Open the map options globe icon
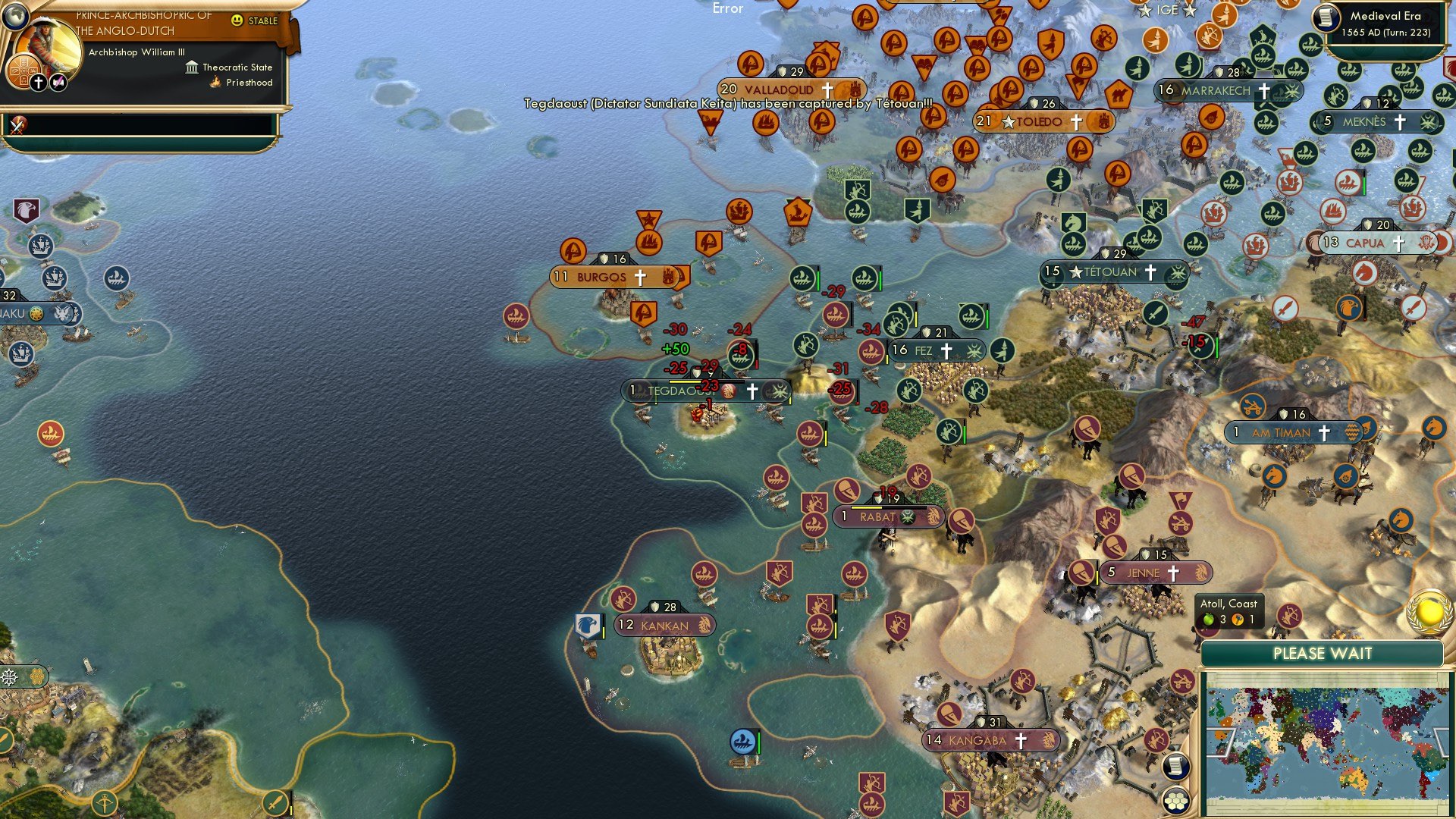The height and width of the screenshot is (819, 1456). point(15,16)
